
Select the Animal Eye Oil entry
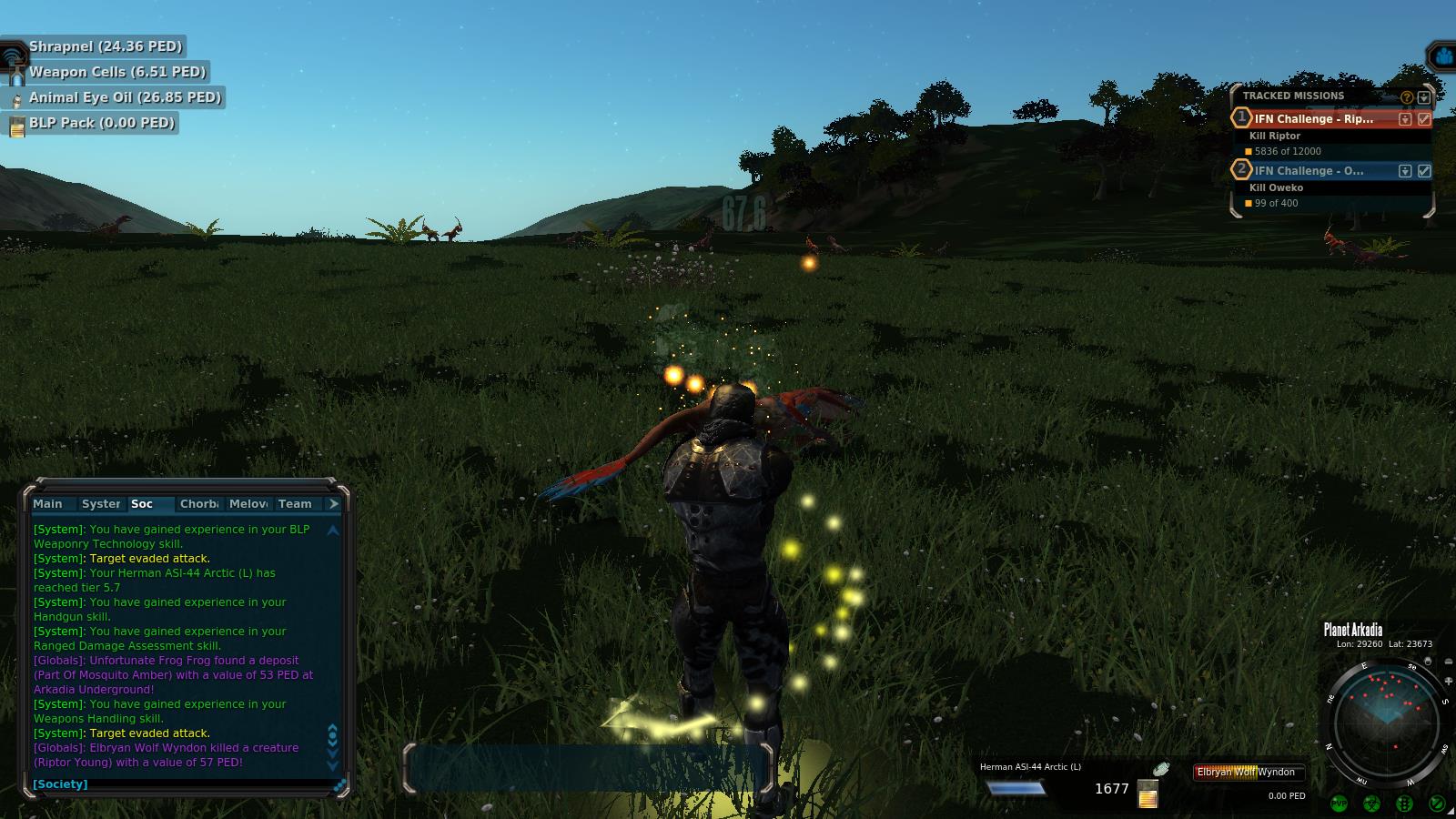125,97
